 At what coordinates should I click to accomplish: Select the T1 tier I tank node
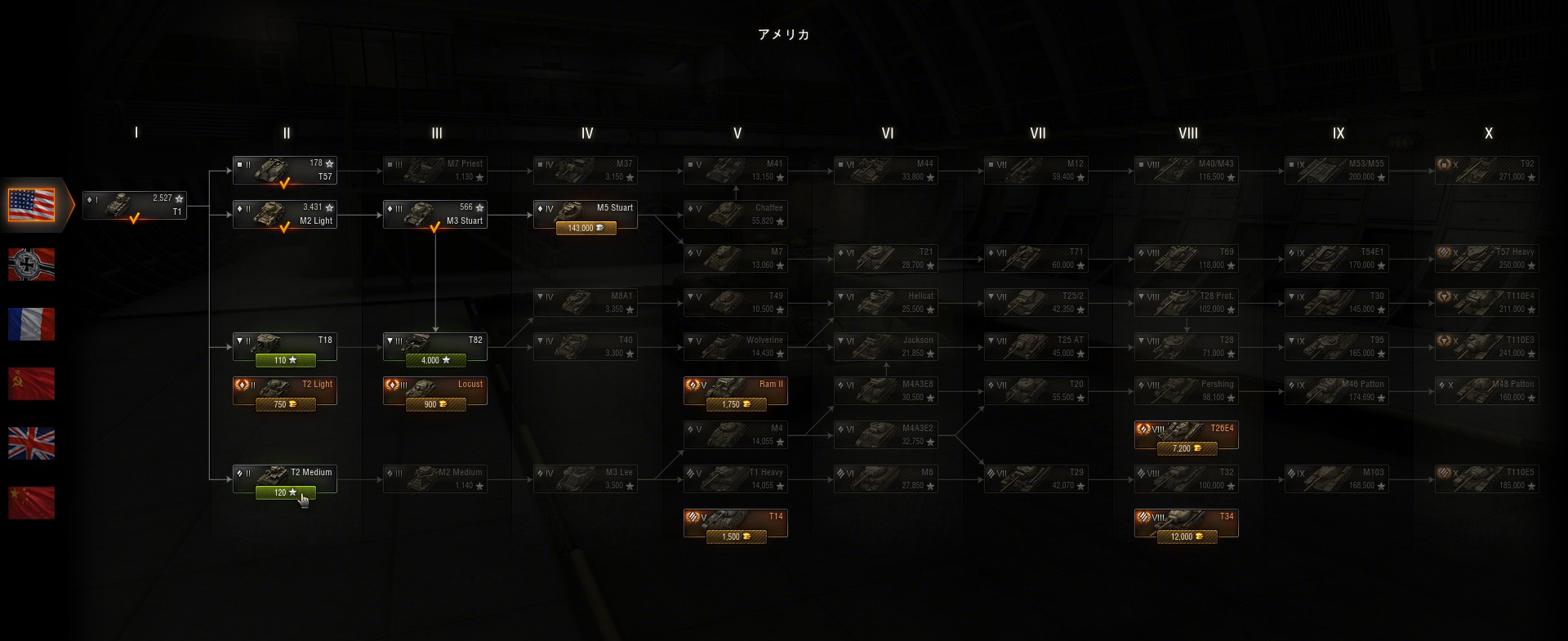point(135,205)
